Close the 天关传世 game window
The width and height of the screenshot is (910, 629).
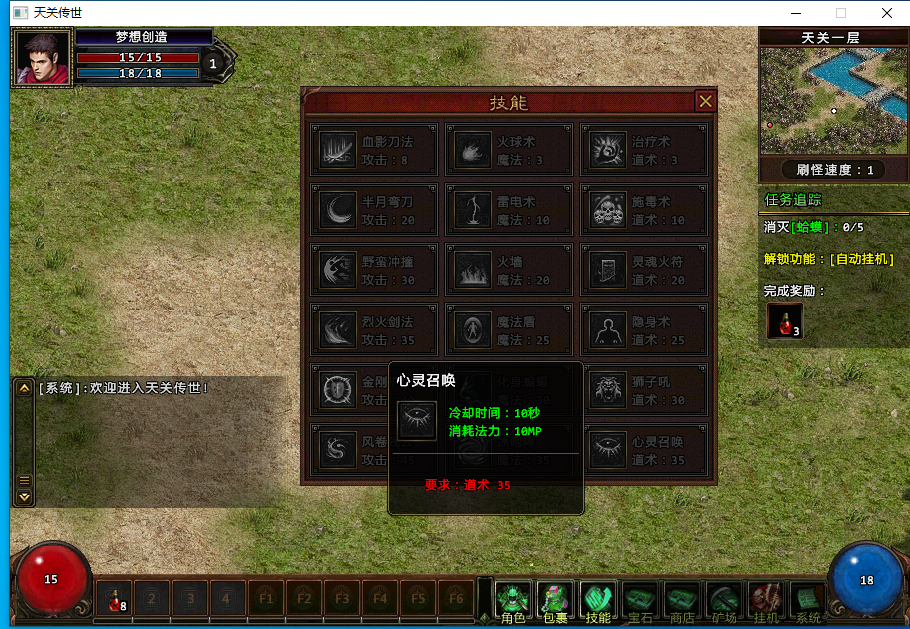pyautogui.click(x=886, y=13)
